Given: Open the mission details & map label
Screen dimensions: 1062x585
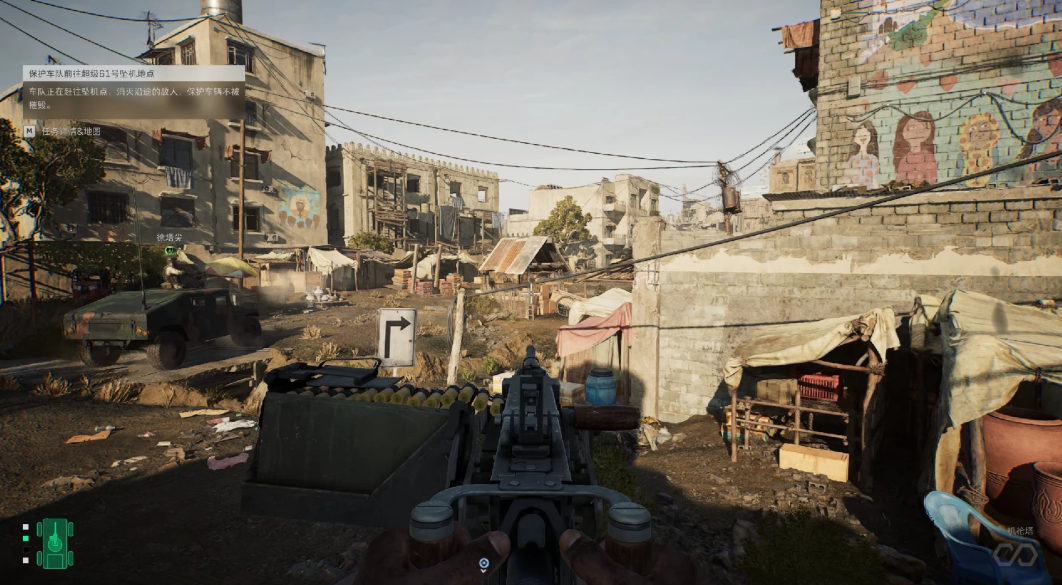Looking at the screenshot, I should pos(68,131).
